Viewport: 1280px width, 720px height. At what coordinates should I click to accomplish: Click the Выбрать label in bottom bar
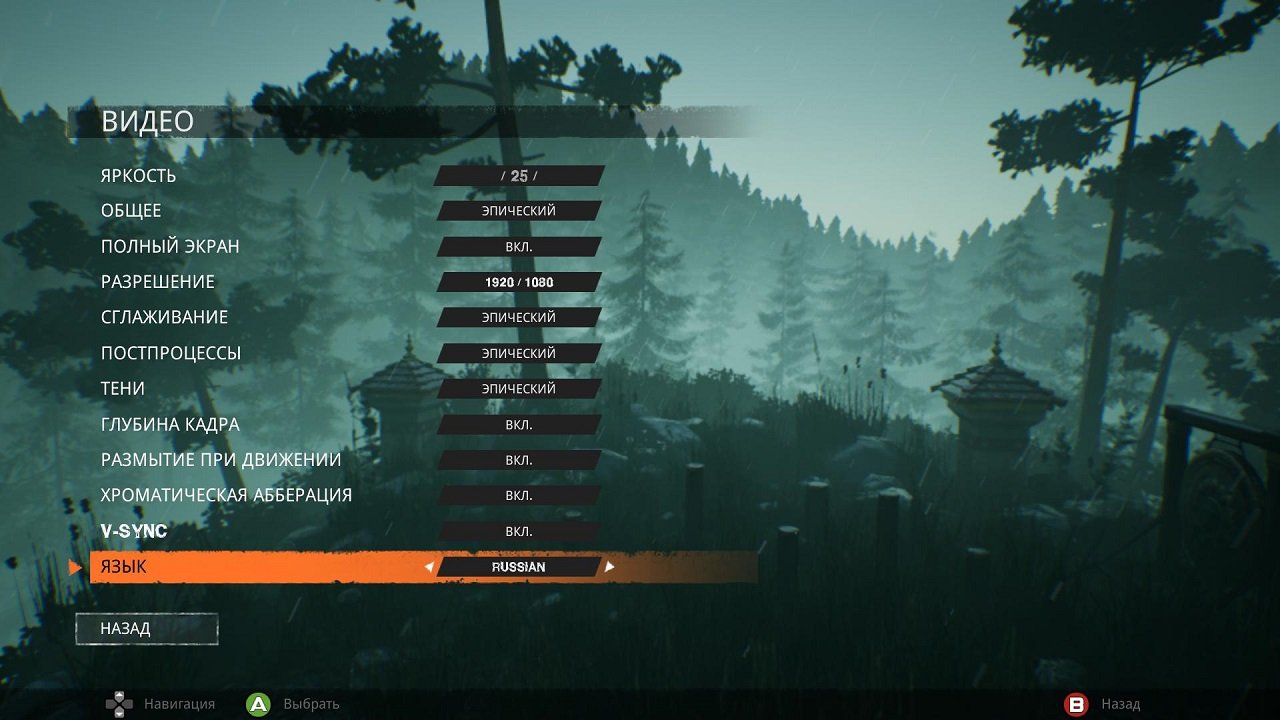click(310, 704)
